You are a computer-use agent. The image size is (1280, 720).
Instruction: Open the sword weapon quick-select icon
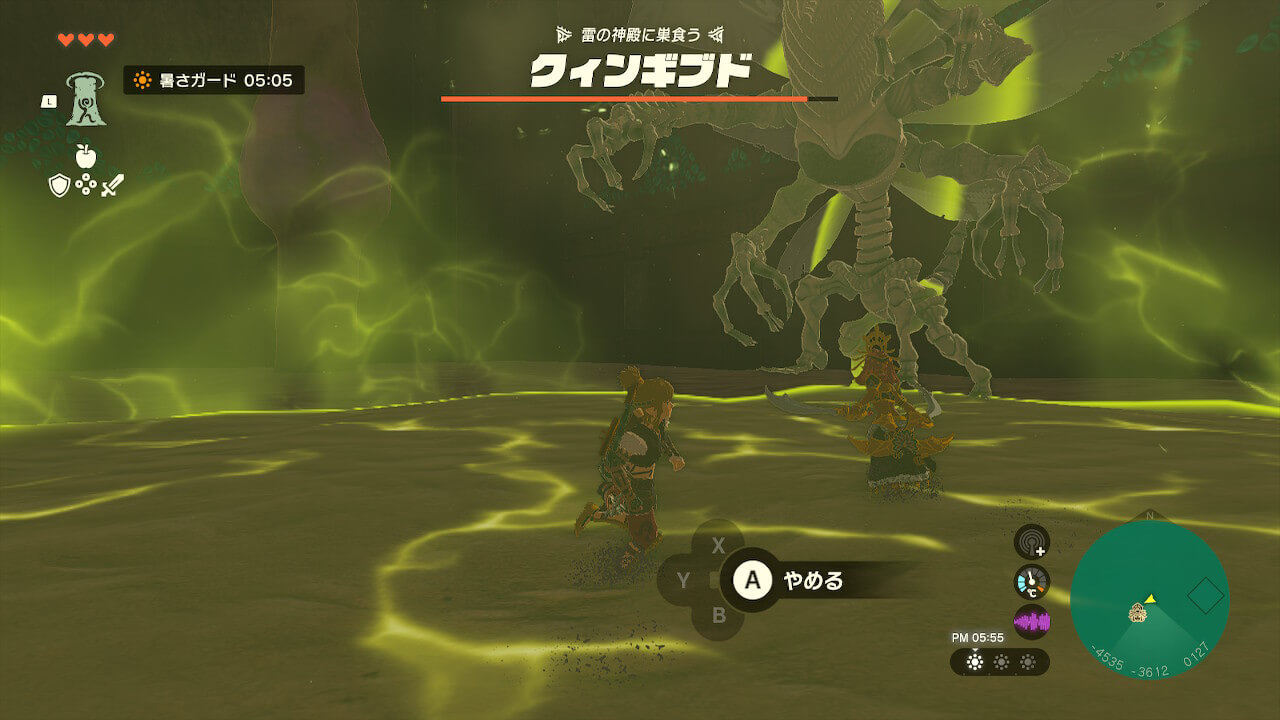coord(111,185)
